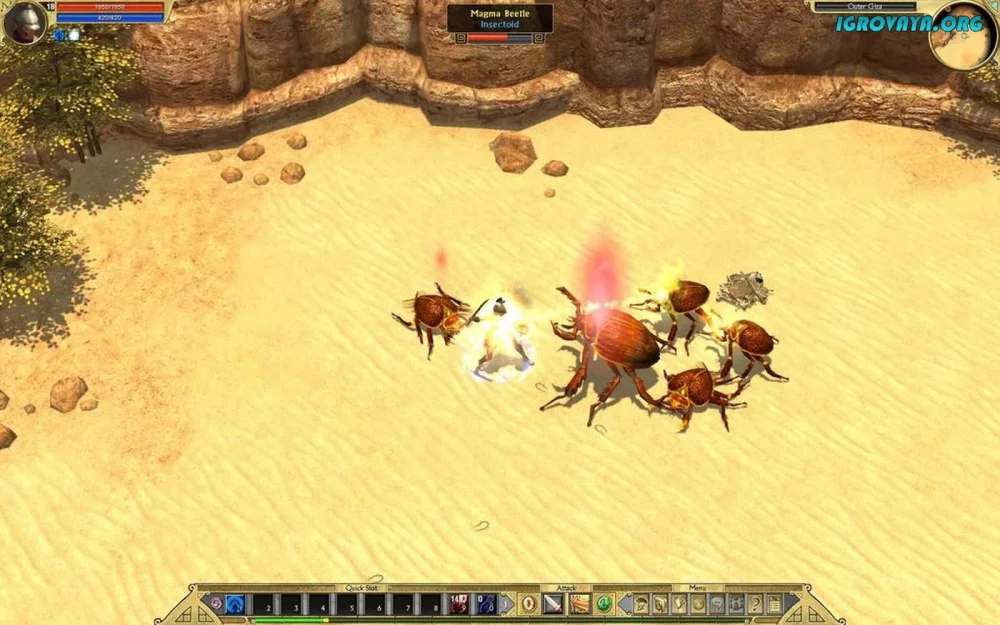Use the blue energy potion slot
Image resolution: width=1000 pixels, height=625 pixels.
(x=486, y=603)
